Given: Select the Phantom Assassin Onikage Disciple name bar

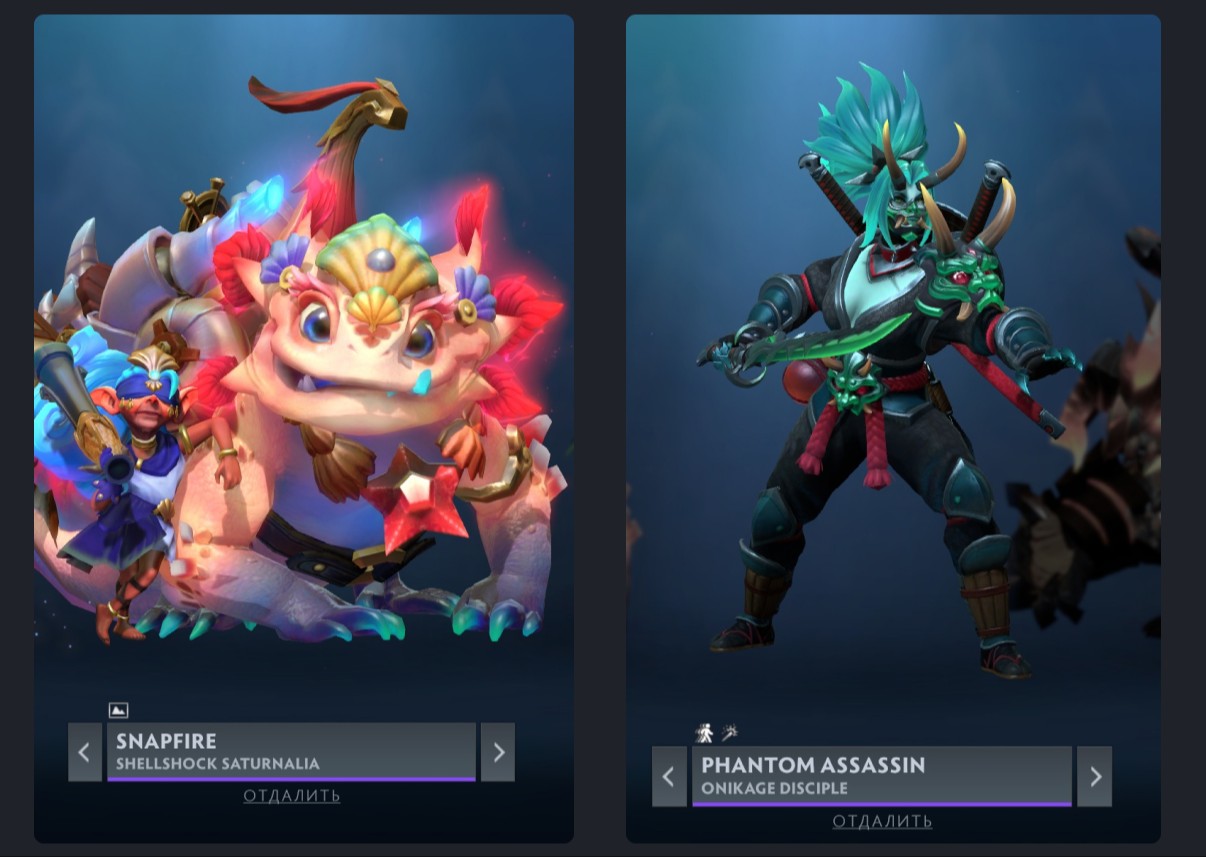Looking at the screenshot, I should point(881,776).
